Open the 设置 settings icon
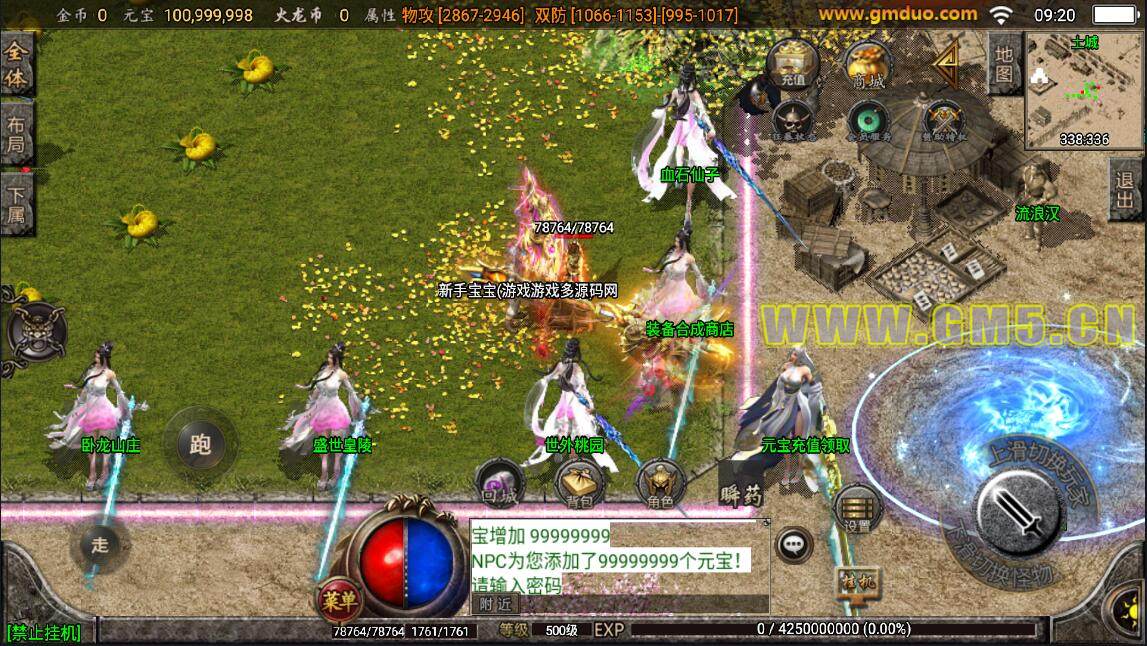Screen dimensions: 1147x646 tap(857, 508)
